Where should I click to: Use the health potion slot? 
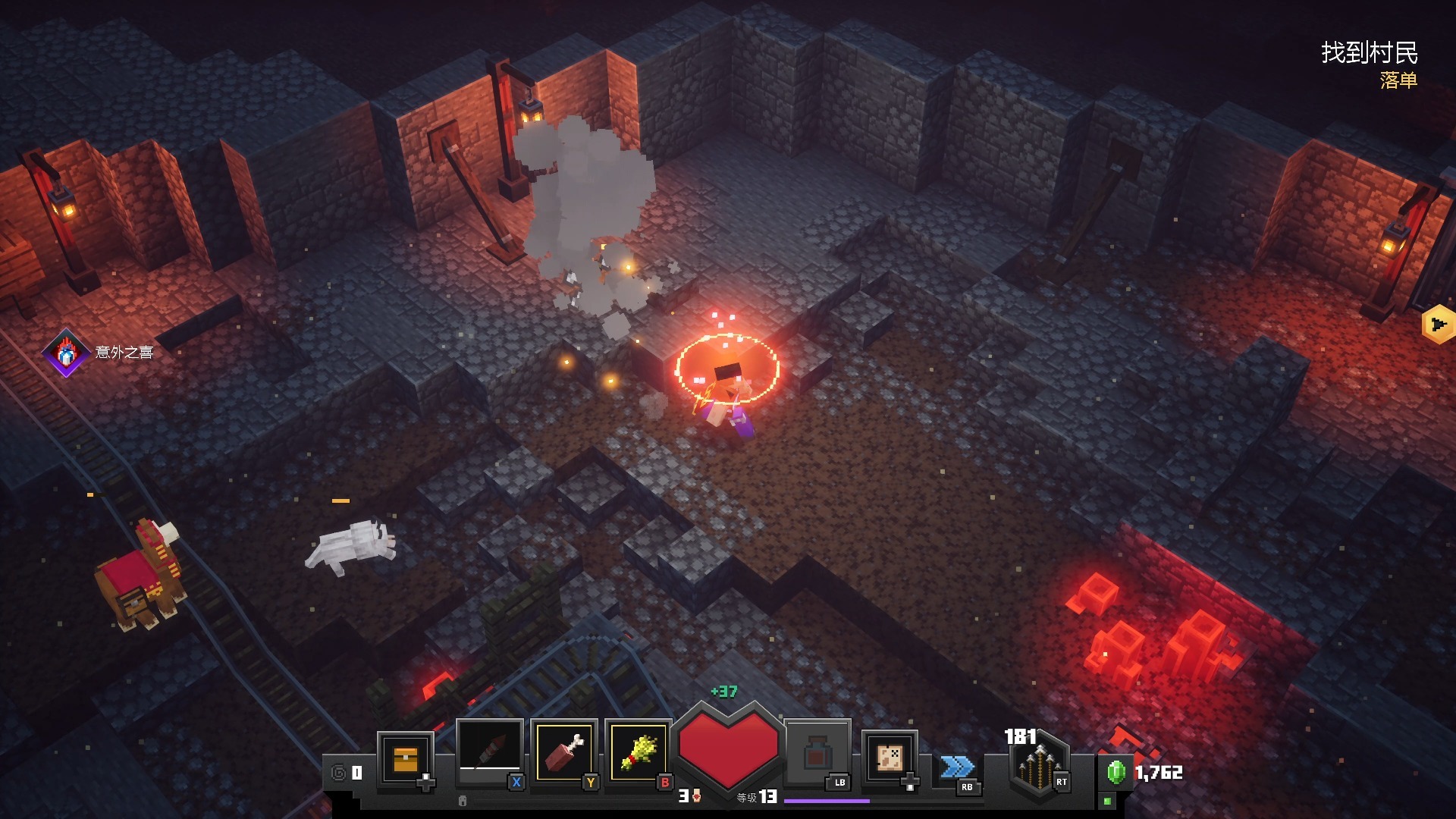tap(816, 753)
